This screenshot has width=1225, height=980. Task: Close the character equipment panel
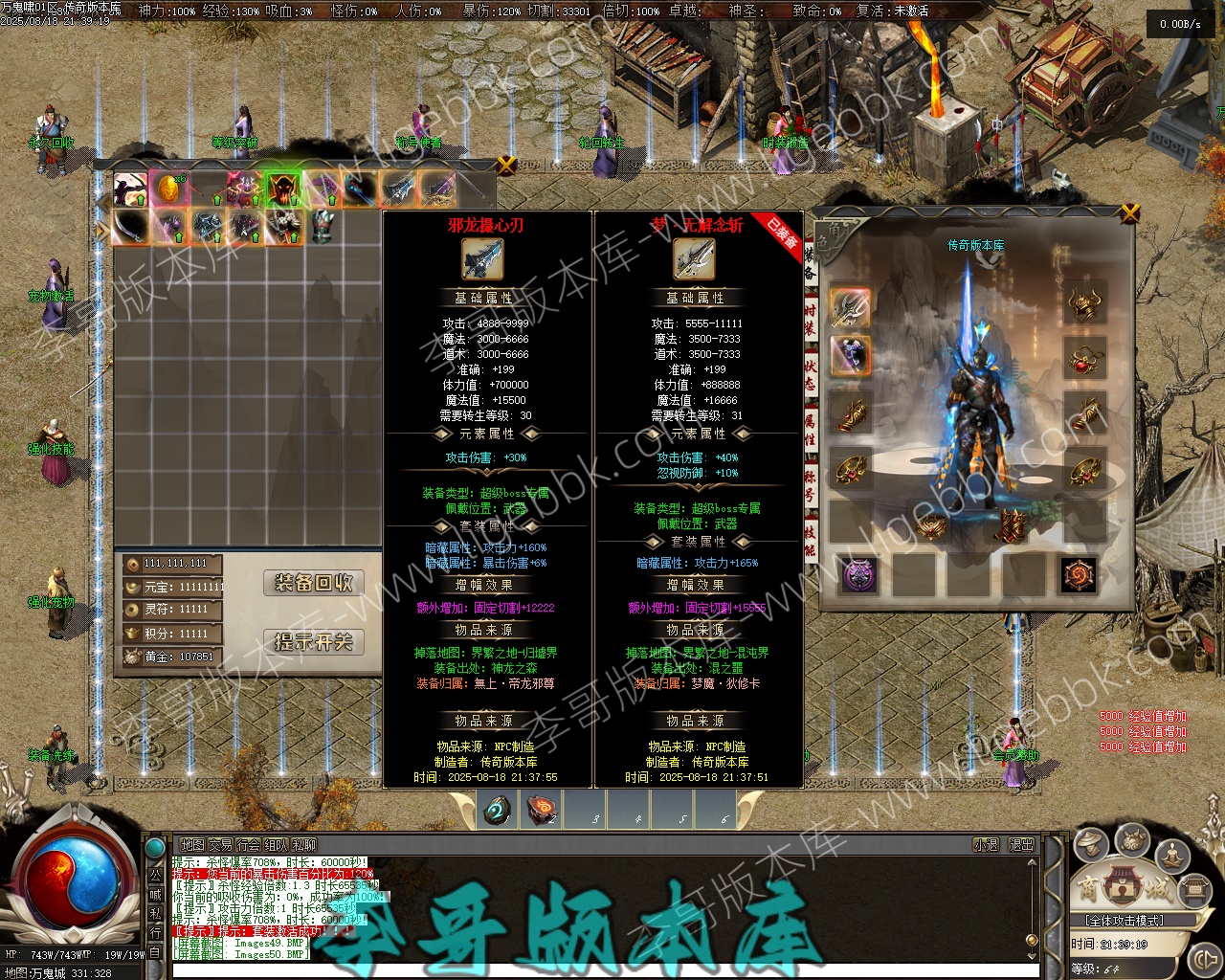(x=1130, y=212)
